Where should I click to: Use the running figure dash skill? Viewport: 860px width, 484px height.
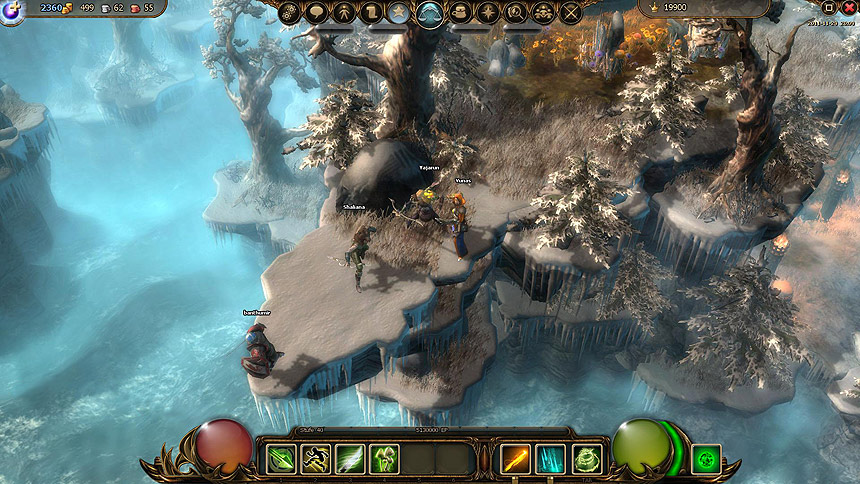pyautogui.click(x=315, y=459)
